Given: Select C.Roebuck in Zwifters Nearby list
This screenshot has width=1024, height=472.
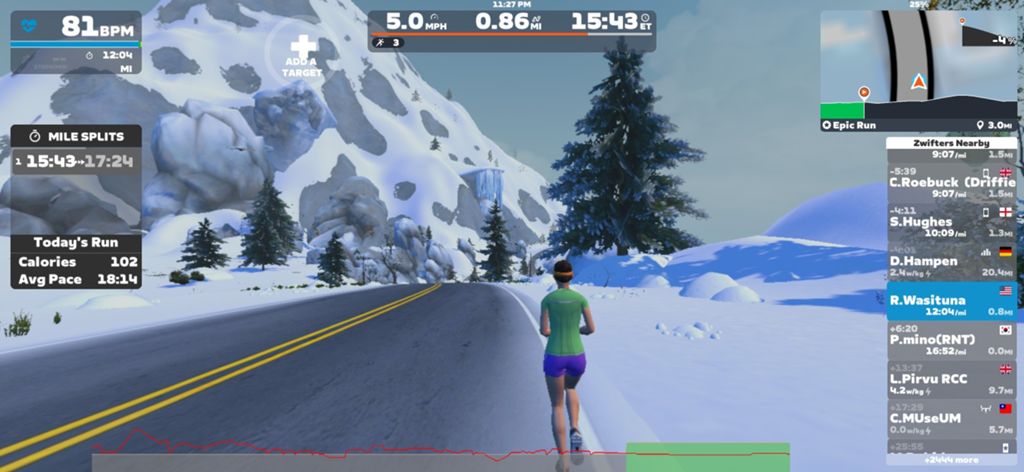Looking at the screenshot, I should [951, 182].
